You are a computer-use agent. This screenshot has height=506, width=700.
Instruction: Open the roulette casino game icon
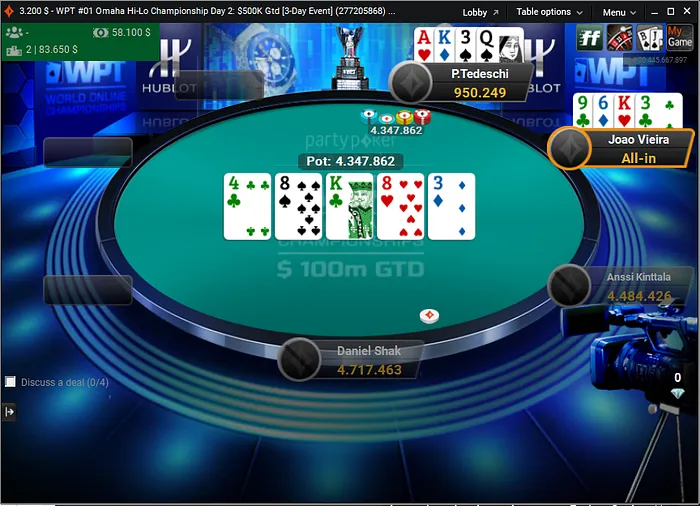(x=620, y=38)
